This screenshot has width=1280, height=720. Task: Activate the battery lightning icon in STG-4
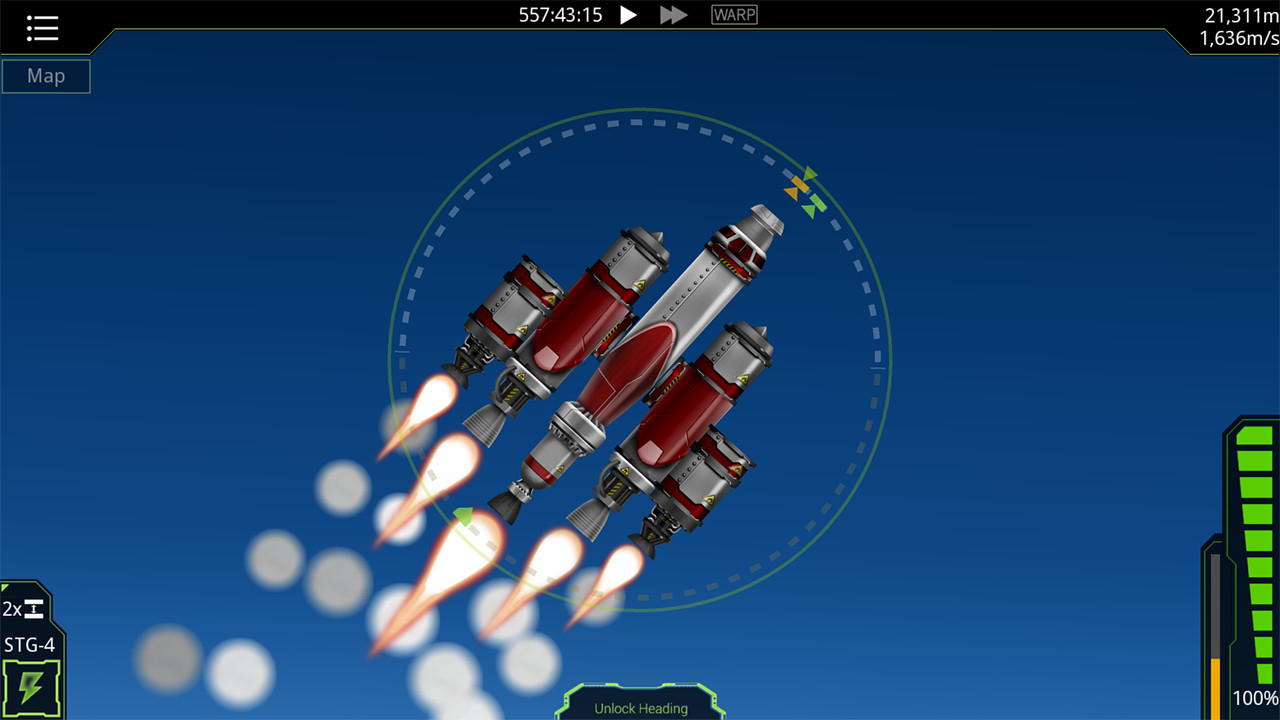31,688
